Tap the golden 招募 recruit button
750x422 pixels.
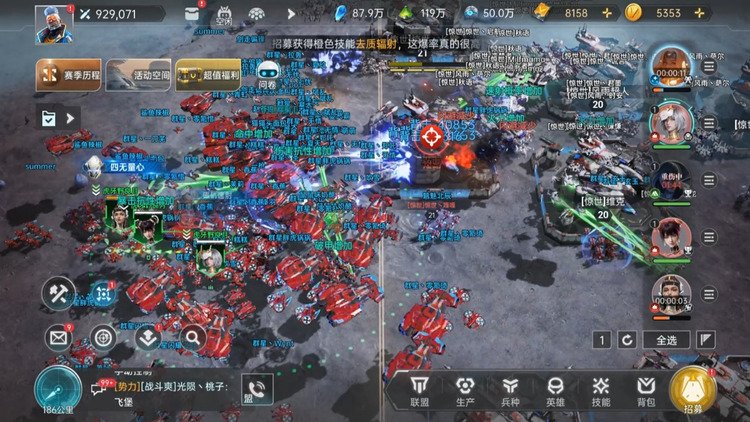coord(692,391)
